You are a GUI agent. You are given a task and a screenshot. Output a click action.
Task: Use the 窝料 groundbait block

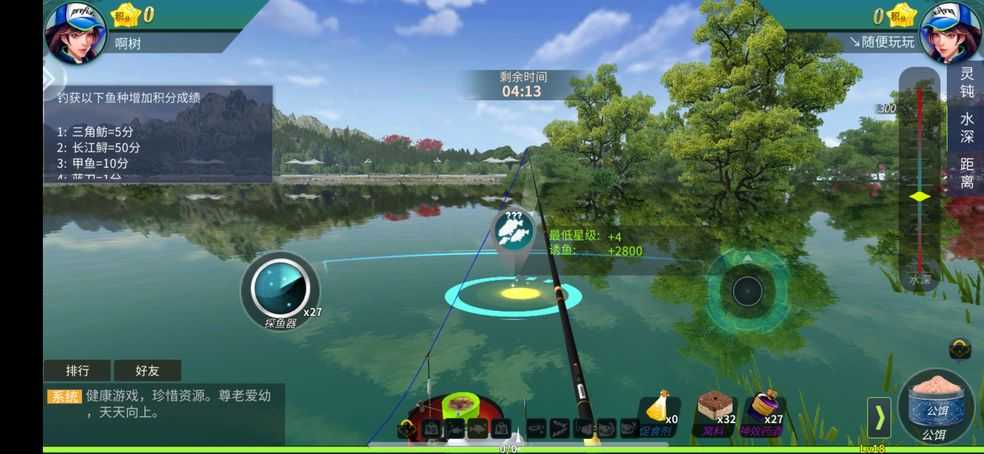[x=716, y=412]
